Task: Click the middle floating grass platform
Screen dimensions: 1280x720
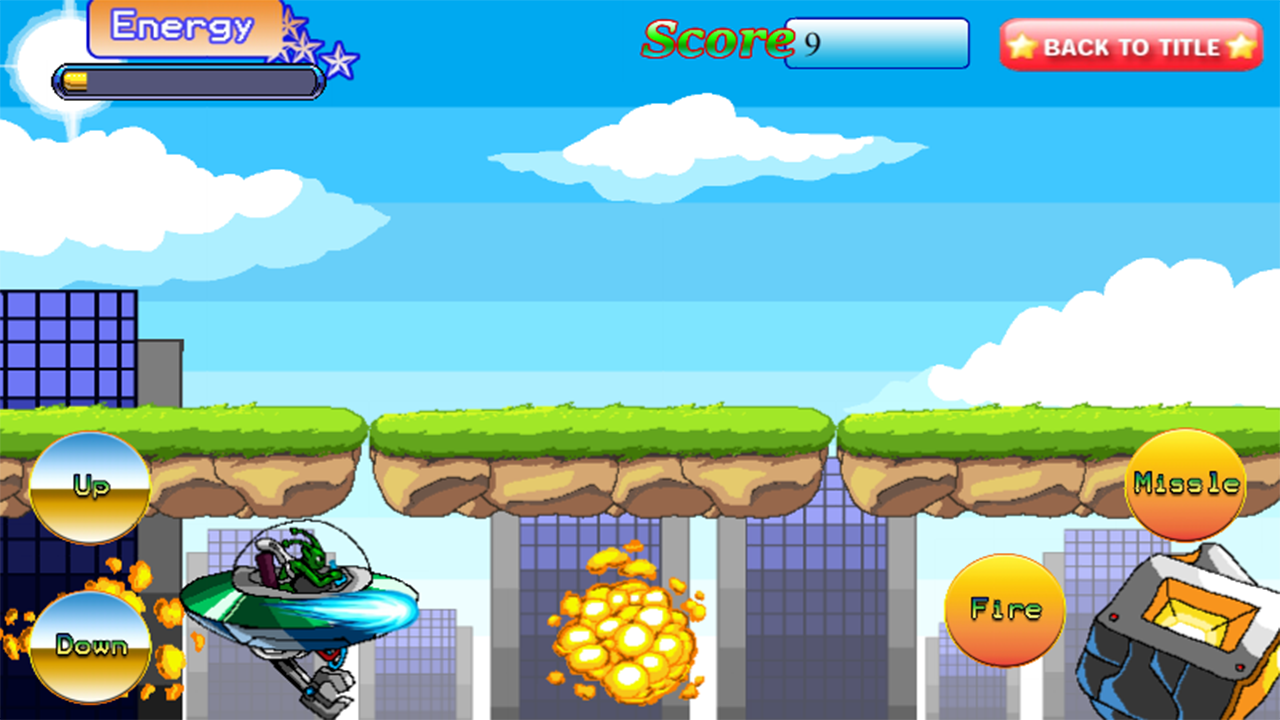Action: coord(600,440)
